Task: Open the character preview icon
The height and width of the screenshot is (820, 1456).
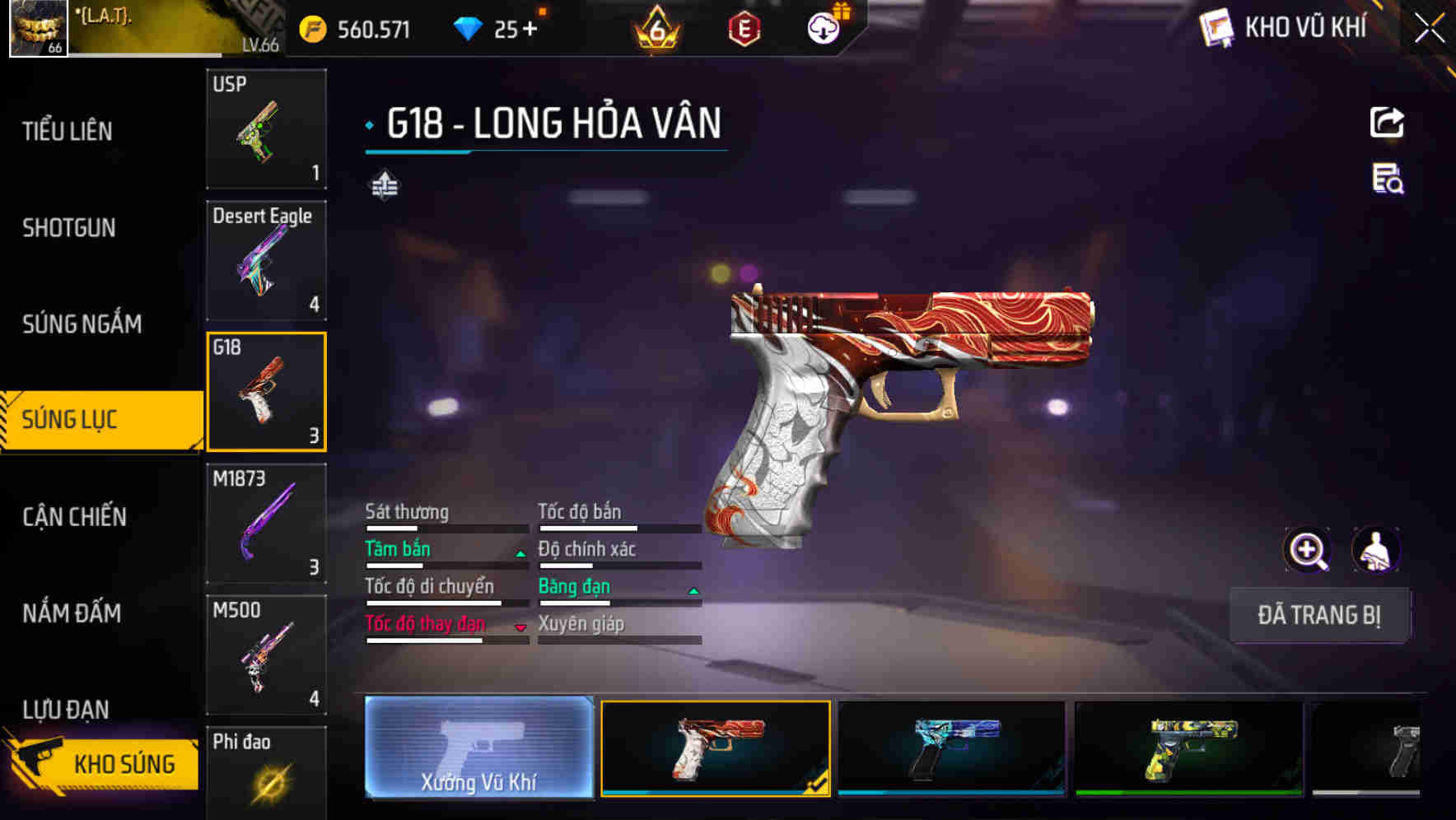Action: coord(1376,550)
